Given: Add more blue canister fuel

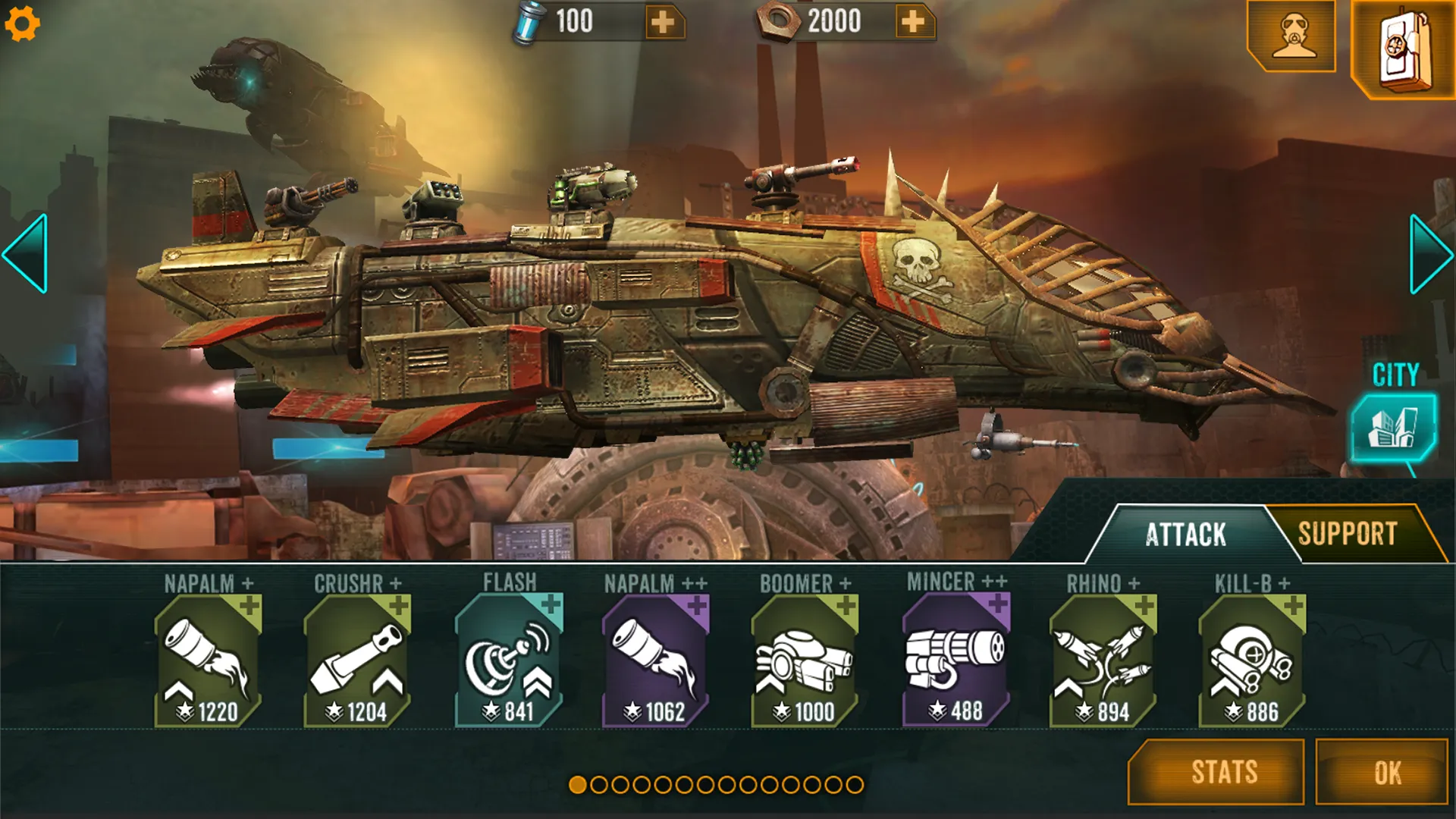Looking at the screenshot, I should click(x=663, y=22).
